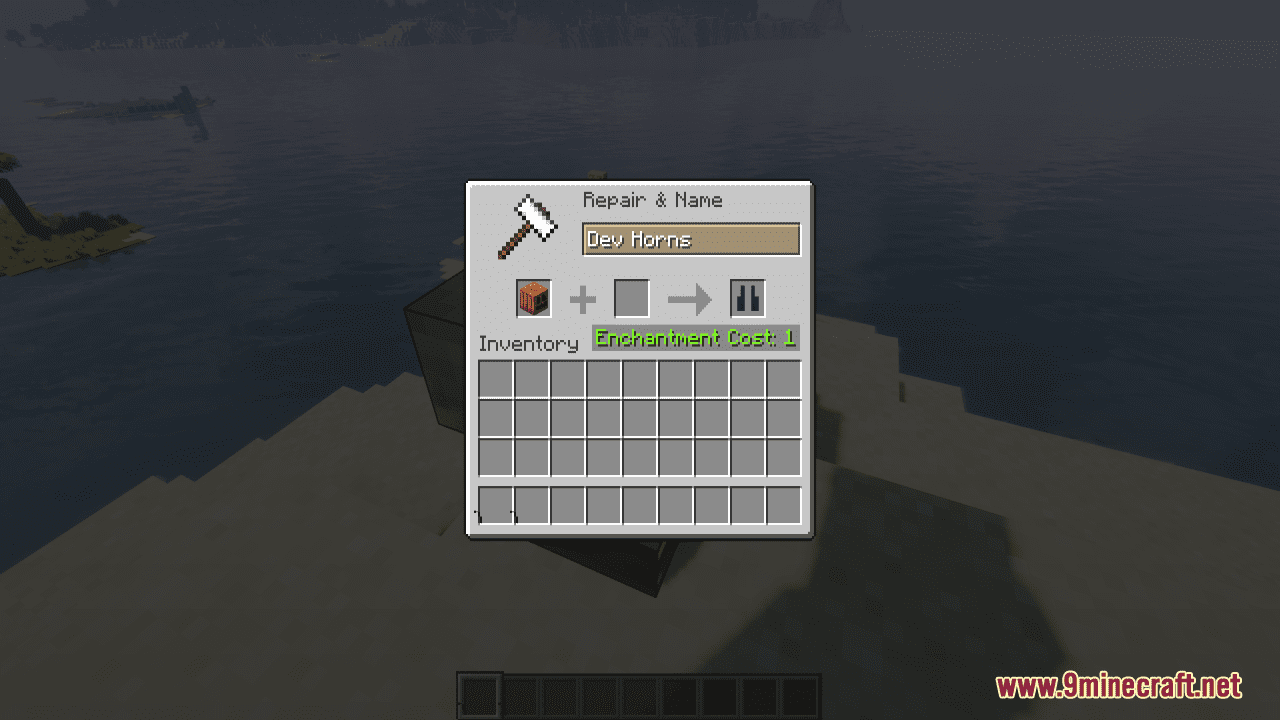
Task: Click the plus sign between the anvil slots
Action: [581, 298]
